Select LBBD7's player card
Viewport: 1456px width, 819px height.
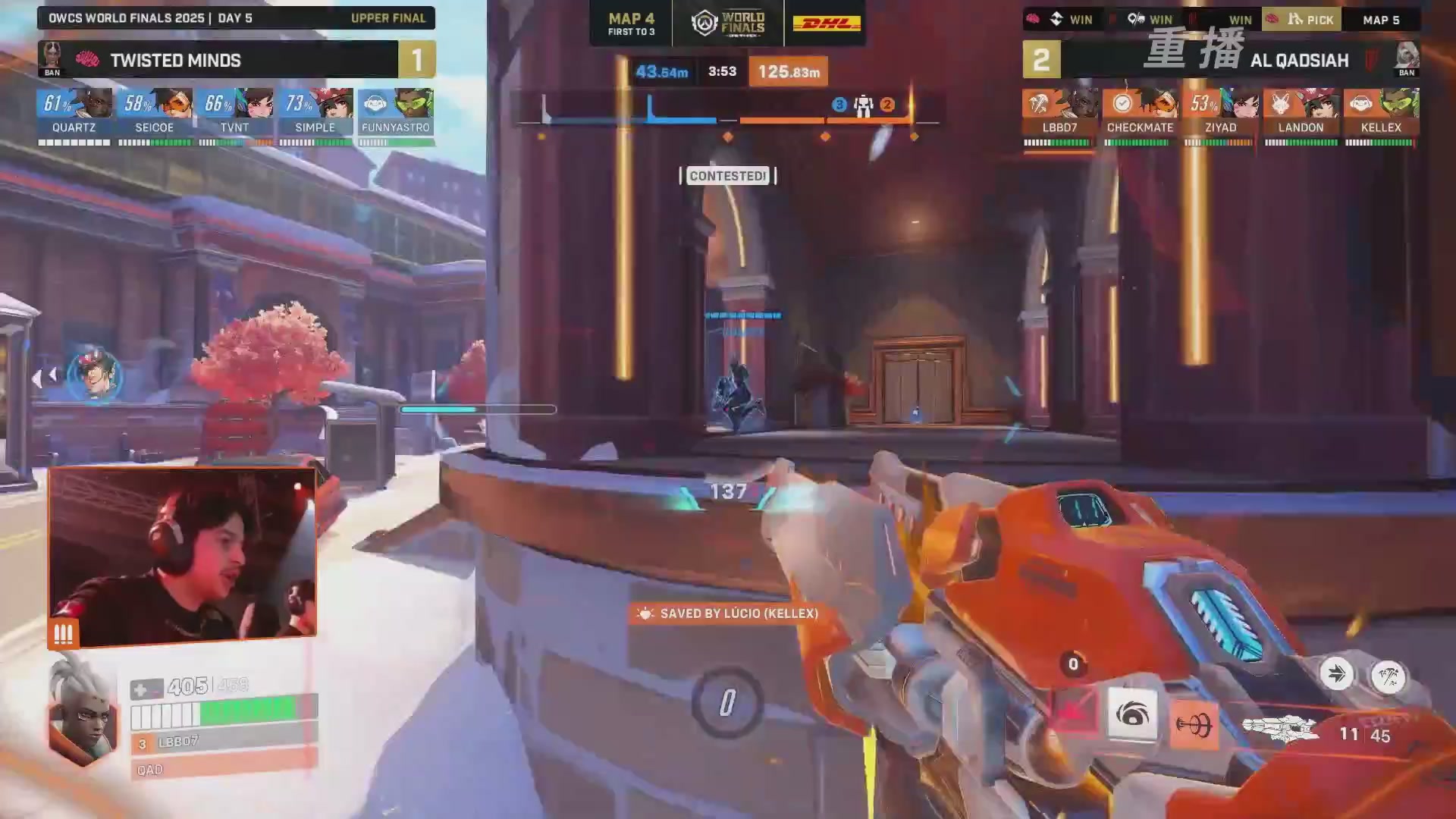(1059, 114)
